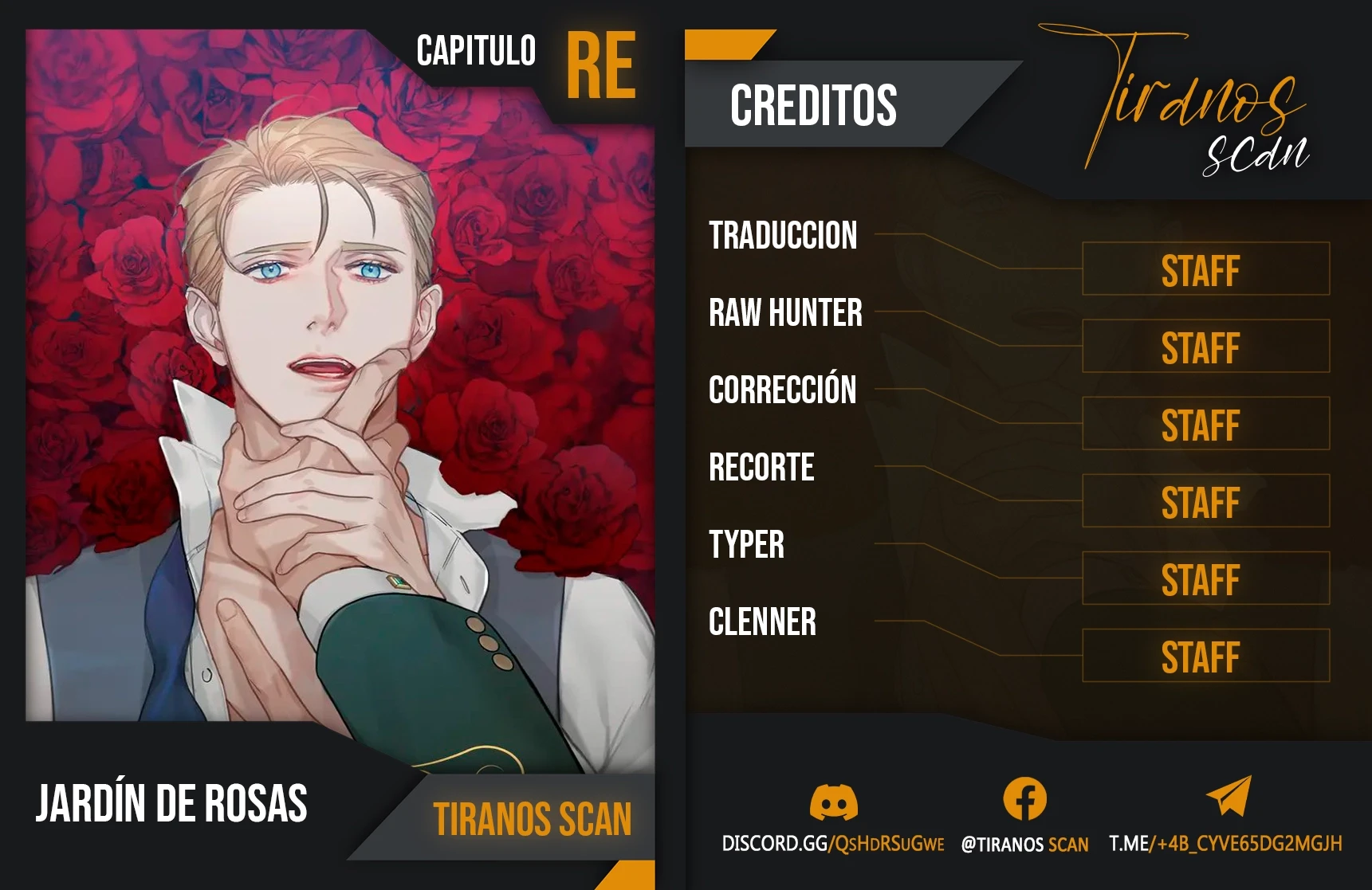
Task: Open the t.me Telegram link text
Action: pos(1225,844)
